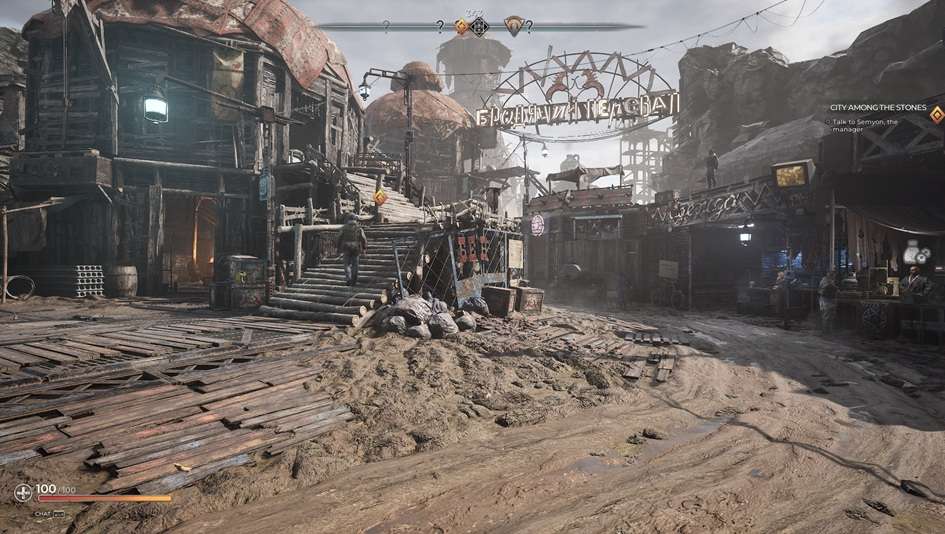945x534 pixels.
Task: Click the orange quest waypoint above the stairs
Action: 380,197
